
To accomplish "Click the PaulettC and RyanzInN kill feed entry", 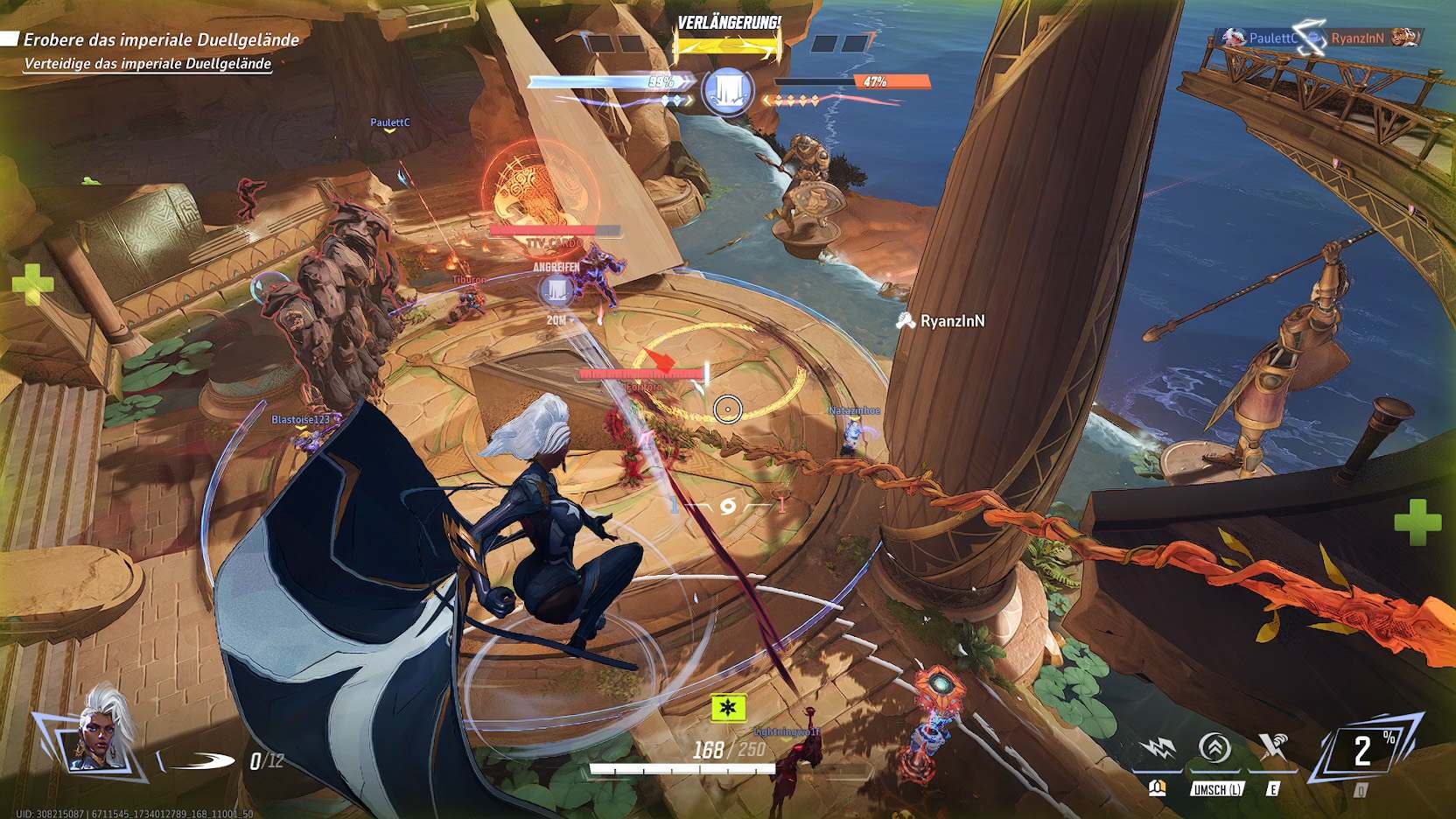I will point(1316,38).
